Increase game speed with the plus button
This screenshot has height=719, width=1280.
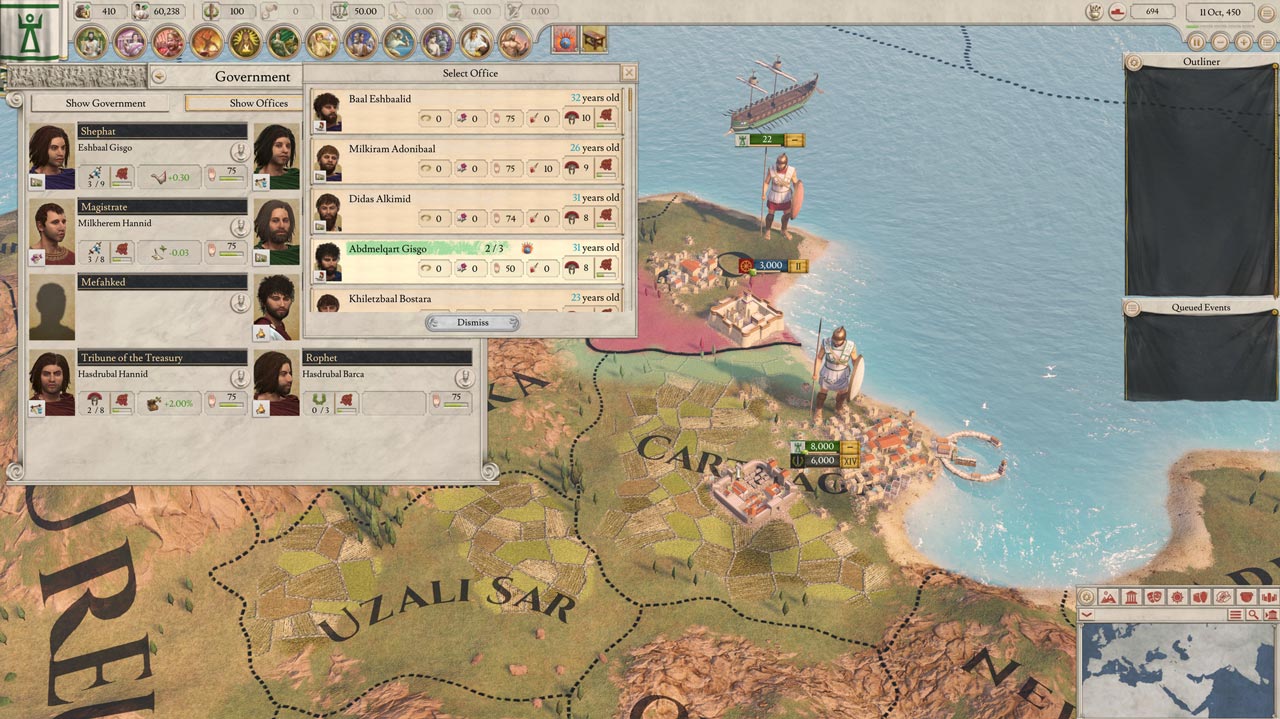click(x=1243, y=42)
